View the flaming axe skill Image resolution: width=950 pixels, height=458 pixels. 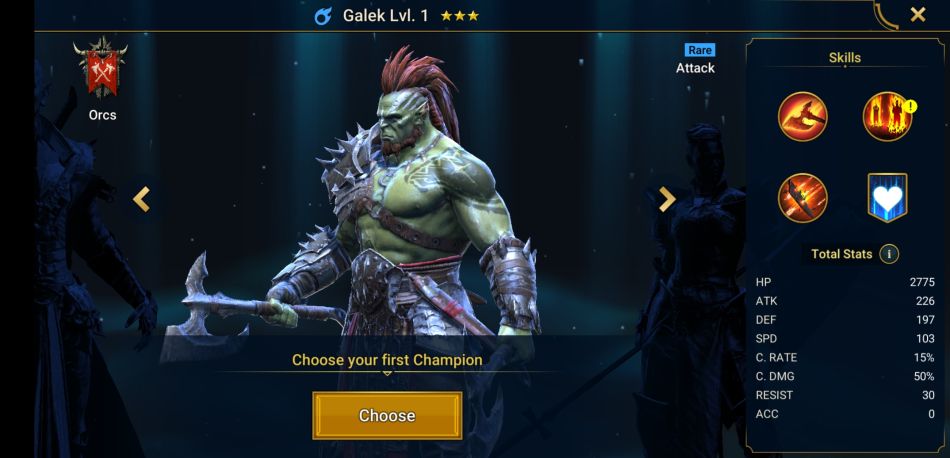coord(803,117)
